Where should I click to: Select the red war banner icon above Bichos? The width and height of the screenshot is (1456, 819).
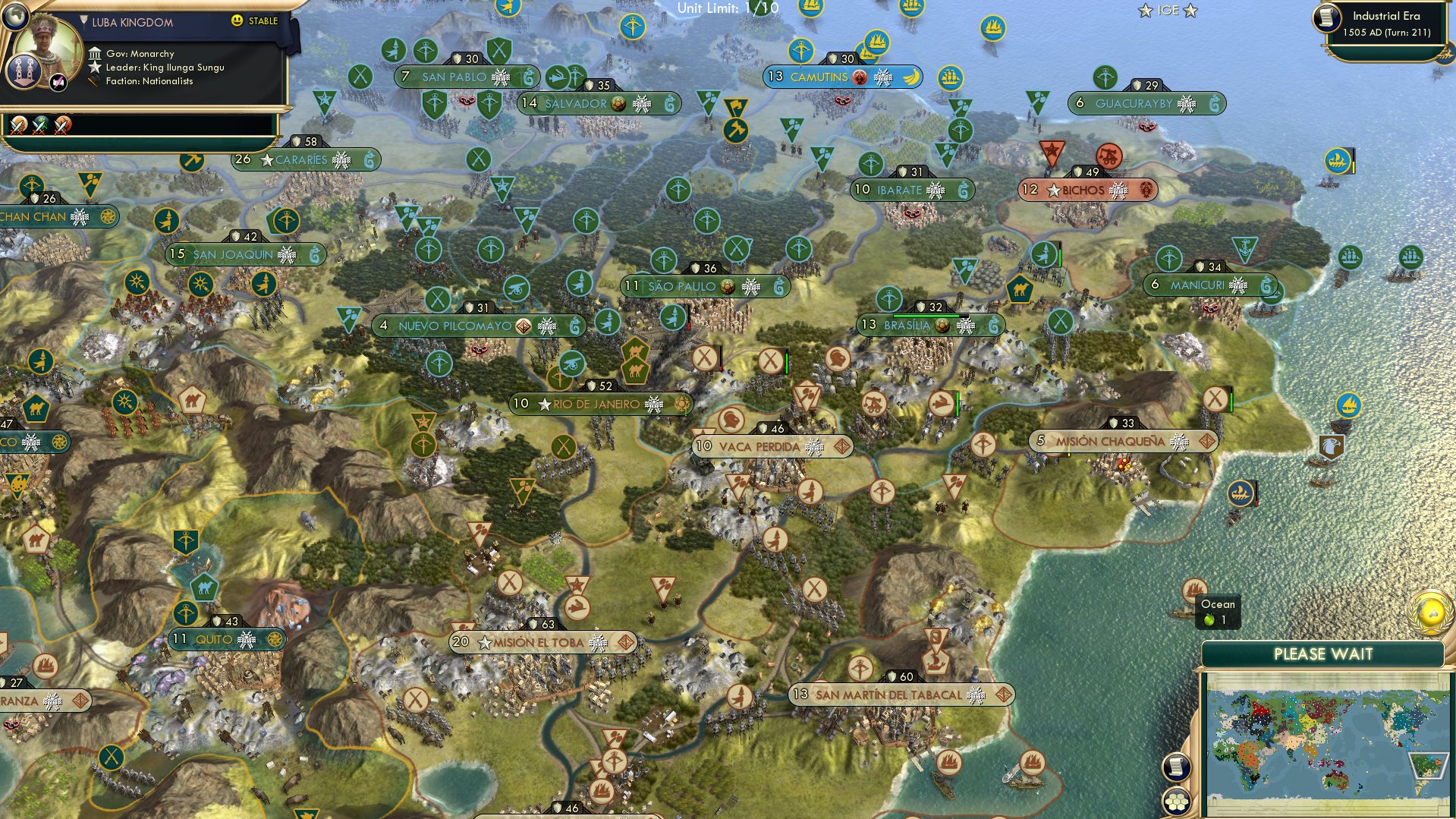[x=1051, y=150]
